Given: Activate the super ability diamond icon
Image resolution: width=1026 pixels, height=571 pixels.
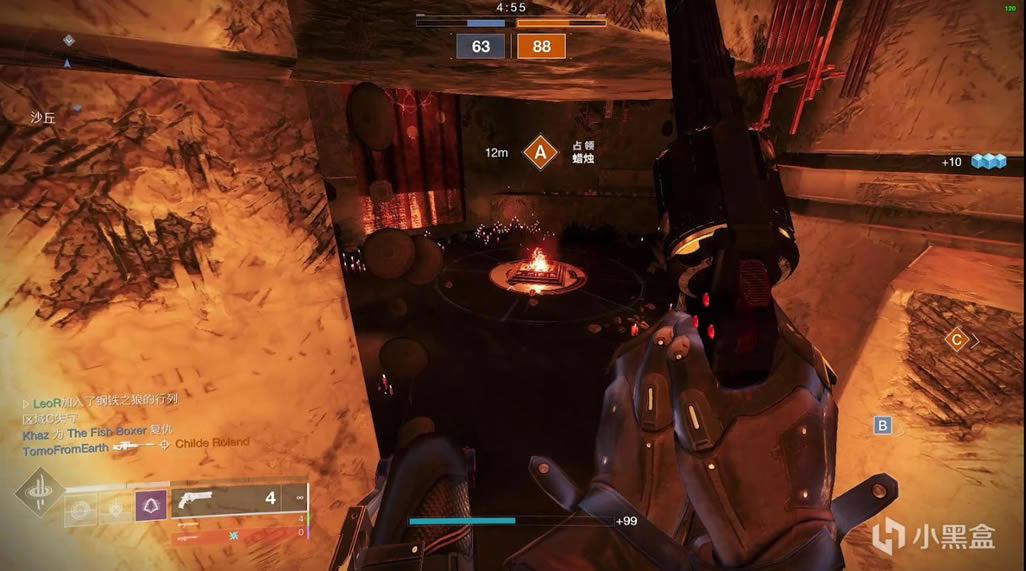Looking at the screenshot, I should click(x=39, y=495).
